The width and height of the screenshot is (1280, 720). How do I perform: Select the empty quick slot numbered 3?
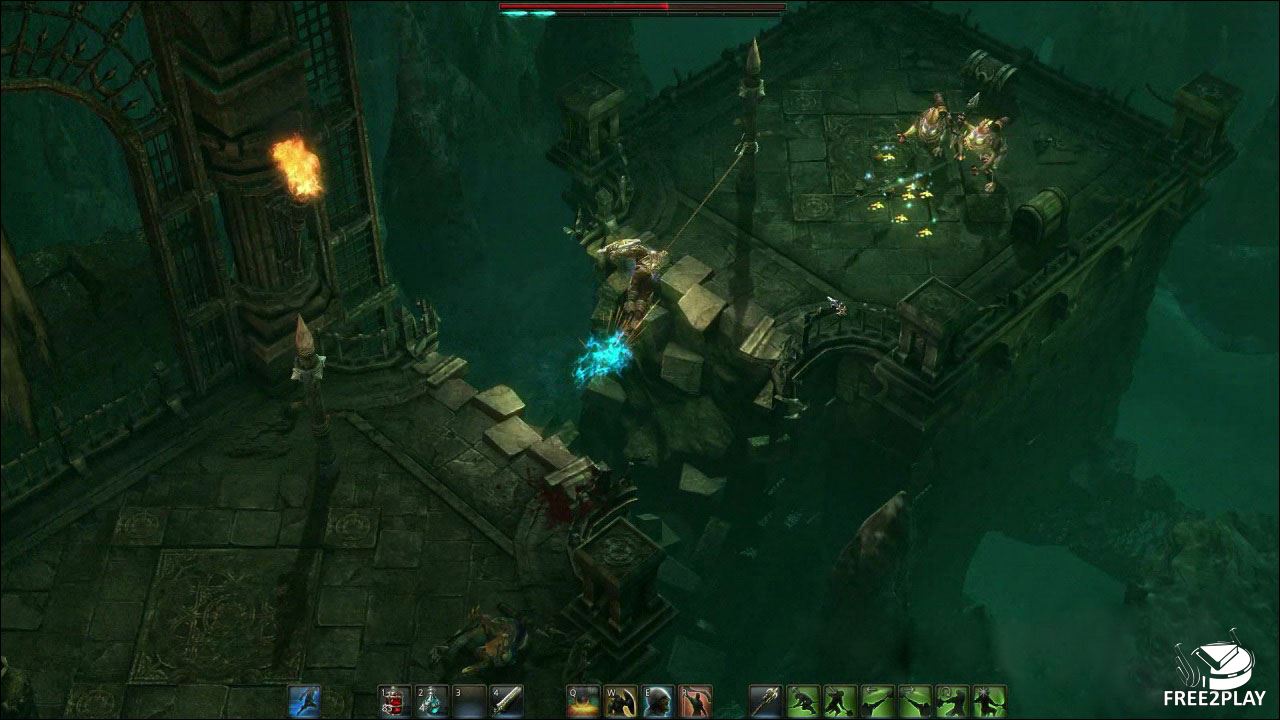tap(468, 700)
